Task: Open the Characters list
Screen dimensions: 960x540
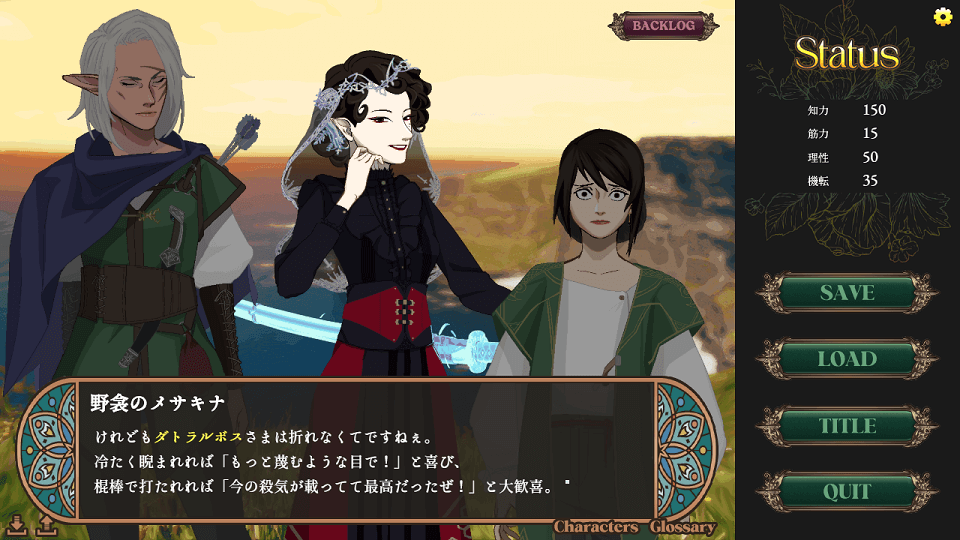Action: pos(596,527)
